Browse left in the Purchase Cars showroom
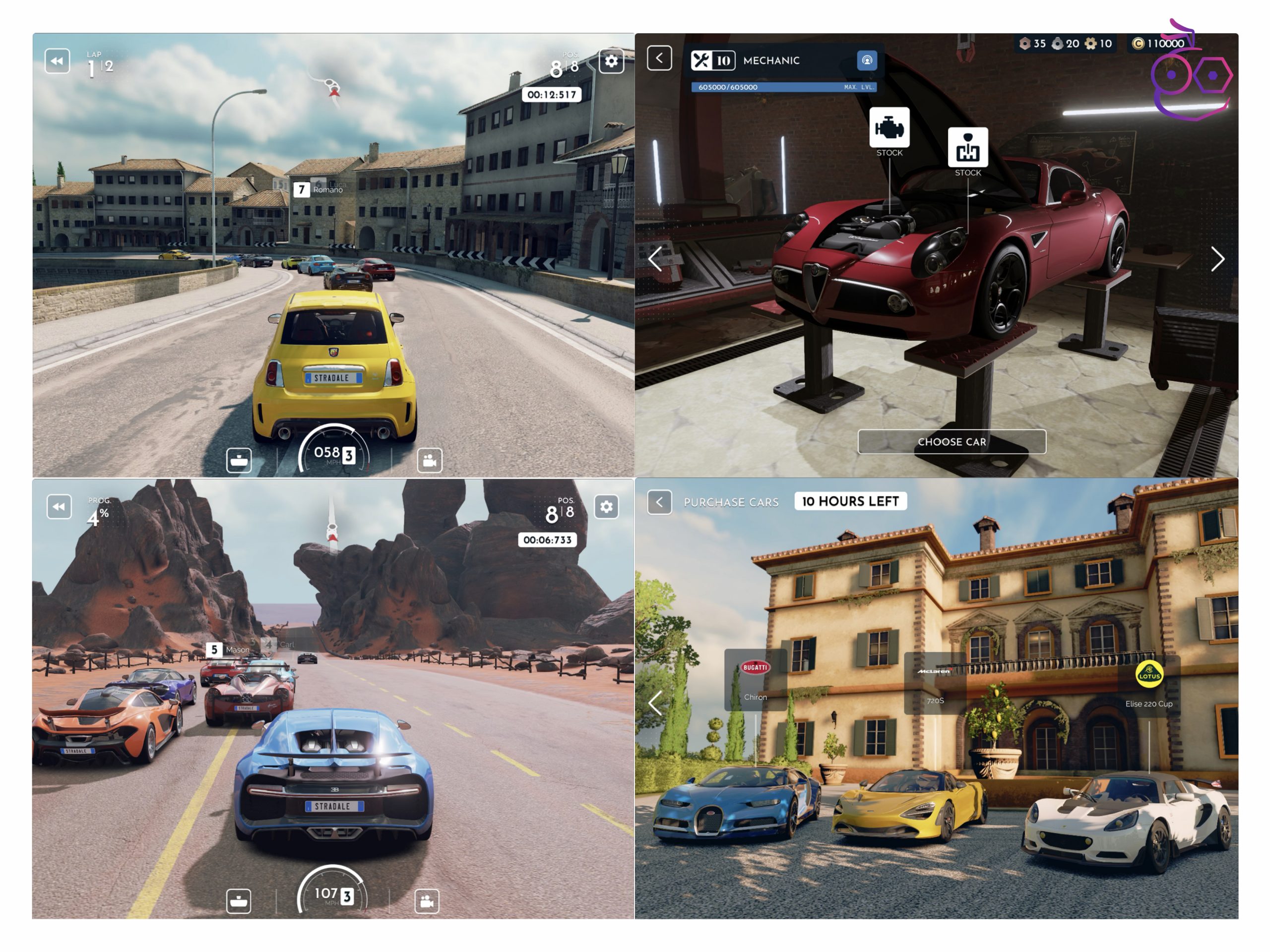The width and height of the screenshot is (1270, 952). [x=655, y=703]
